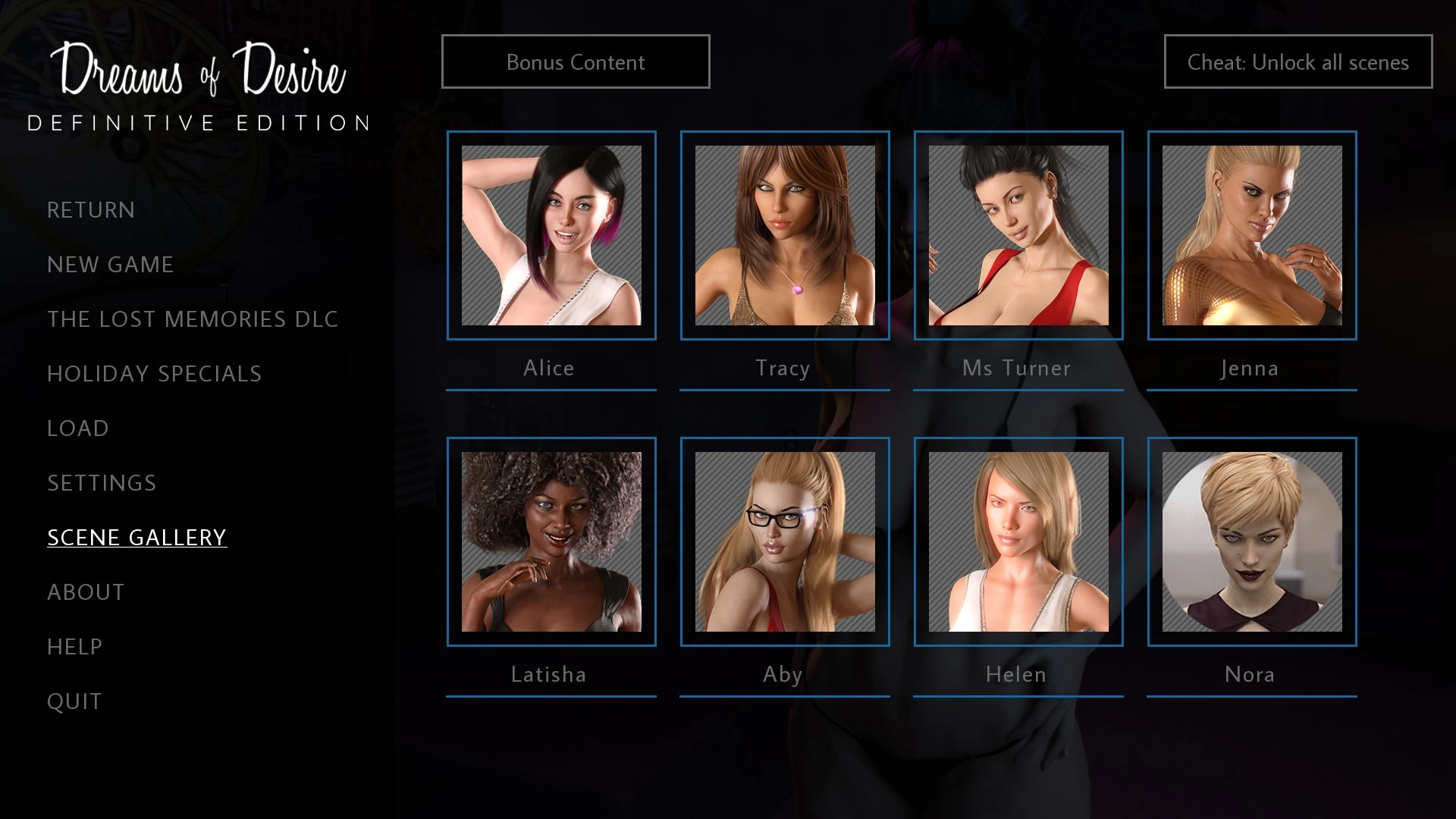Start a New Game

click(111, 265)
